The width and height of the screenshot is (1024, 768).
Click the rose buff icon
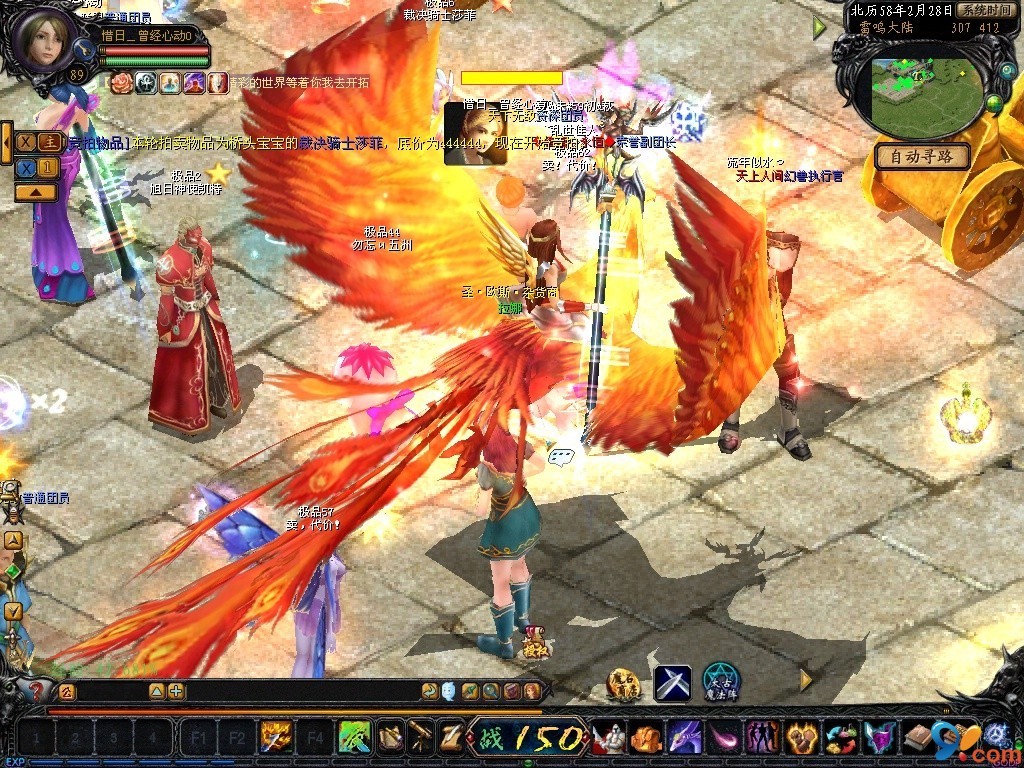point(122,82)
